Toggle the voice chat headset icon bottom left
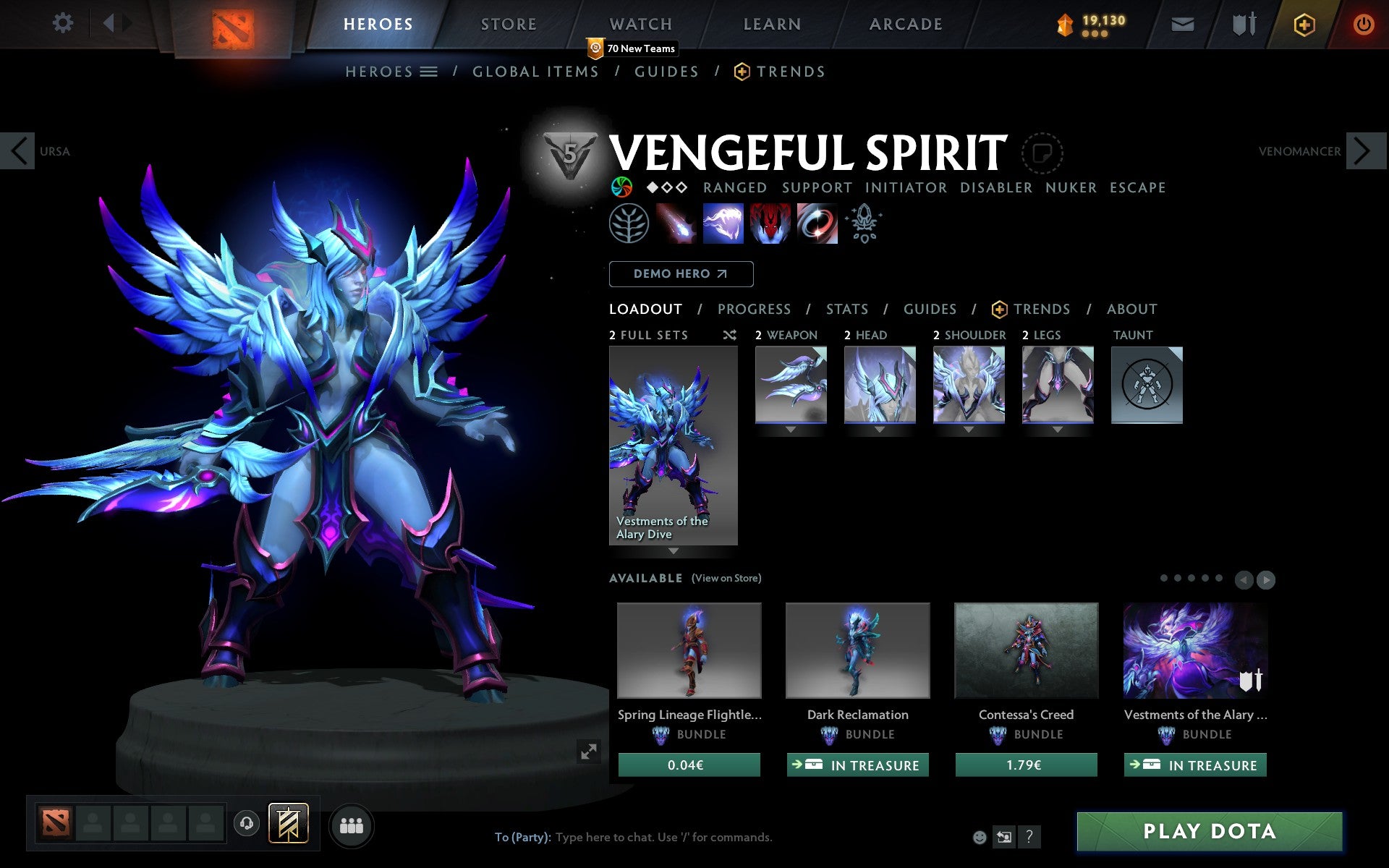 [x=246, y=822]
